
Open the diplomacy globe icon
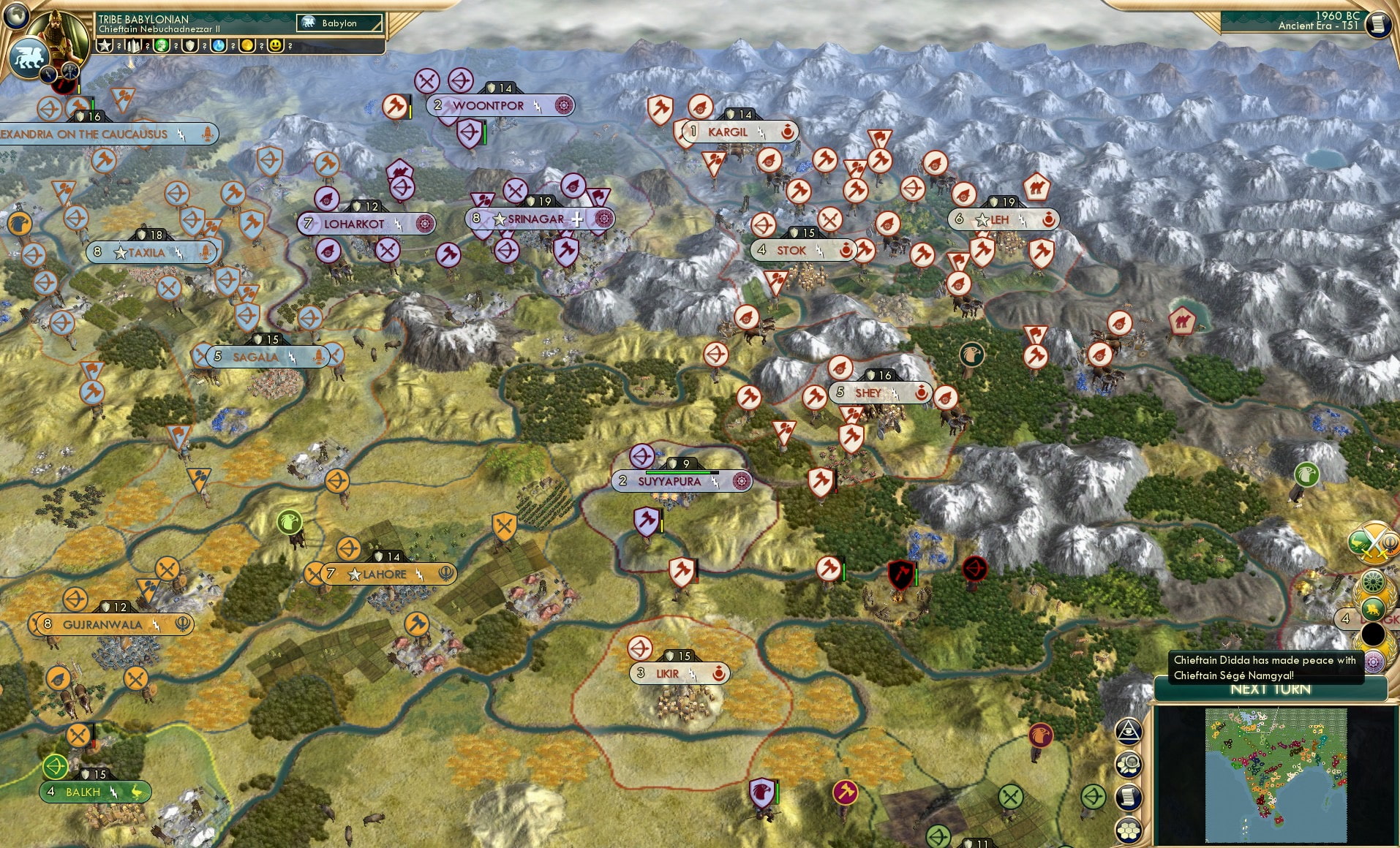16,14
